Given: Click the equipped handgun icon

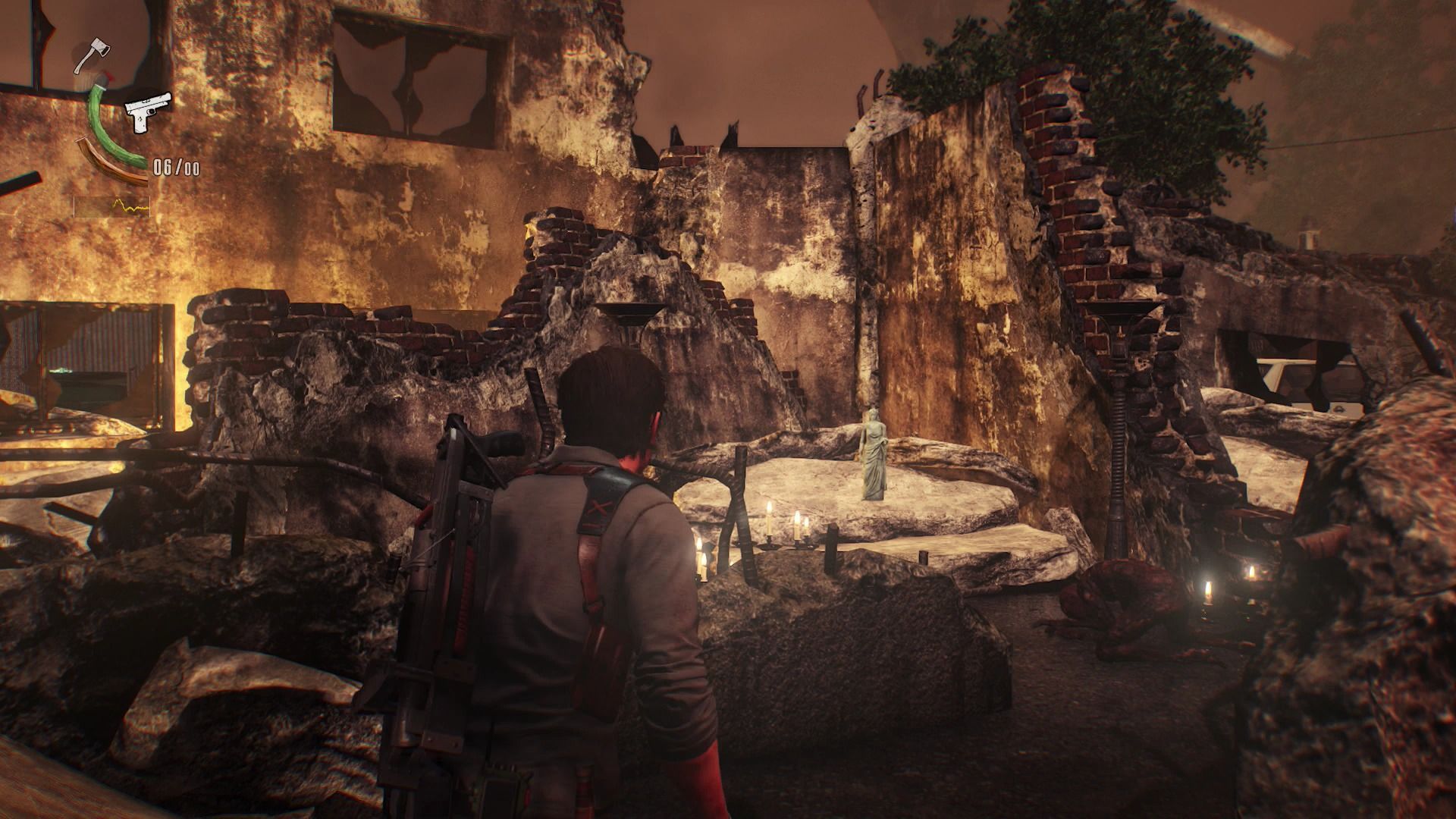Looking at the screenshot, I should click(147, 111).
